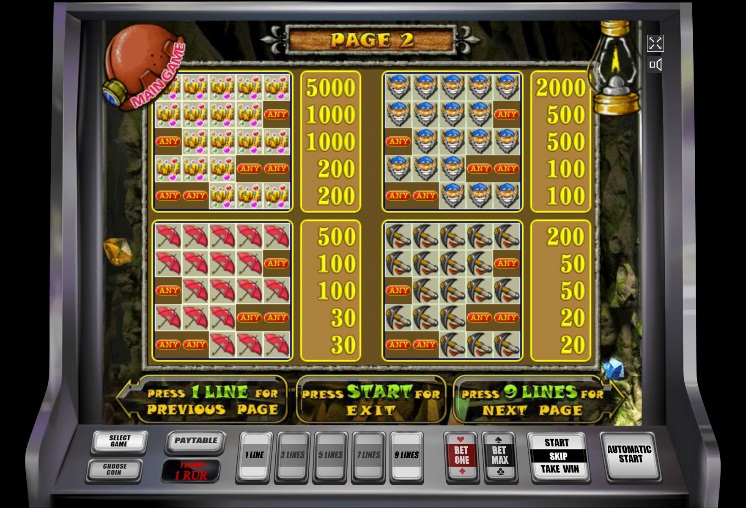Select the 3 Lines button

click(x=292, y=455)
